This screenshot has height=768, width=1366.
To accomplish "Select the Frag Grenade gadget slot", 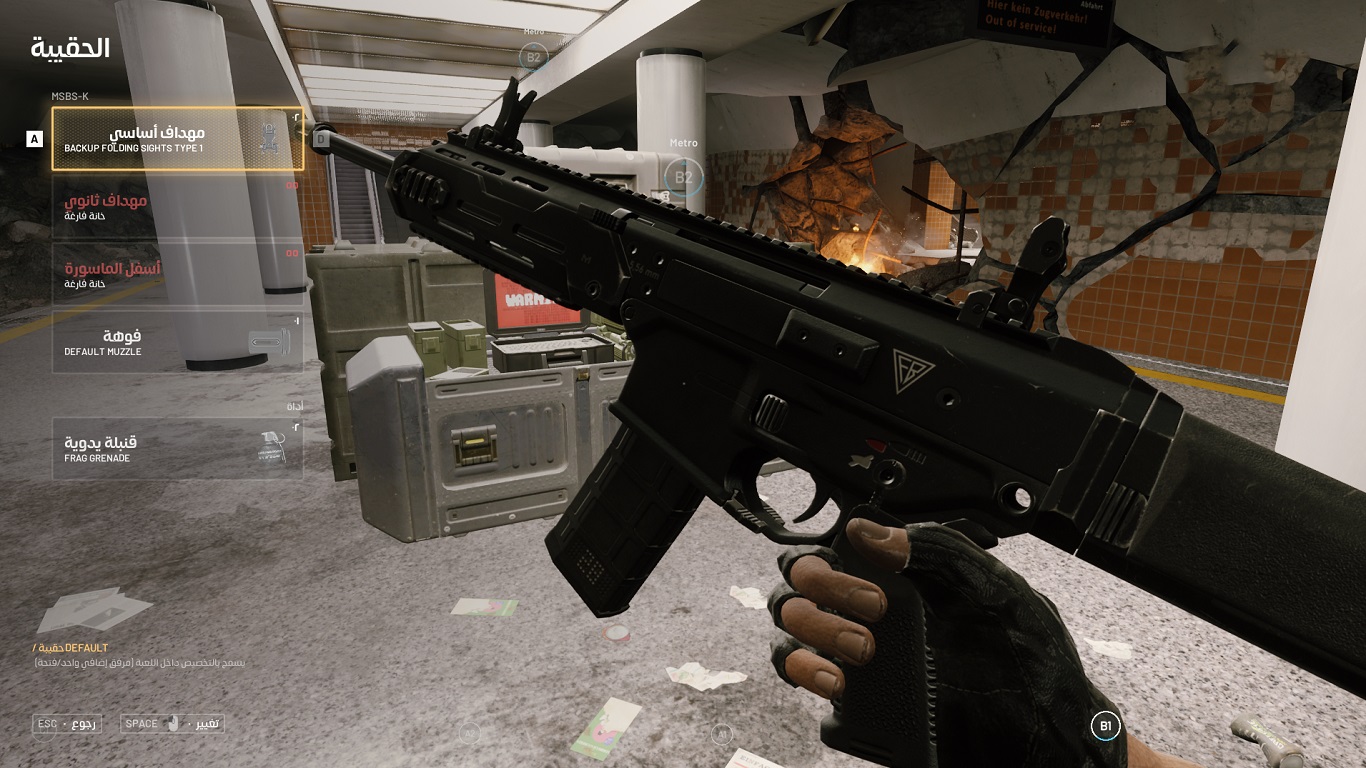I will click(177, 449).
